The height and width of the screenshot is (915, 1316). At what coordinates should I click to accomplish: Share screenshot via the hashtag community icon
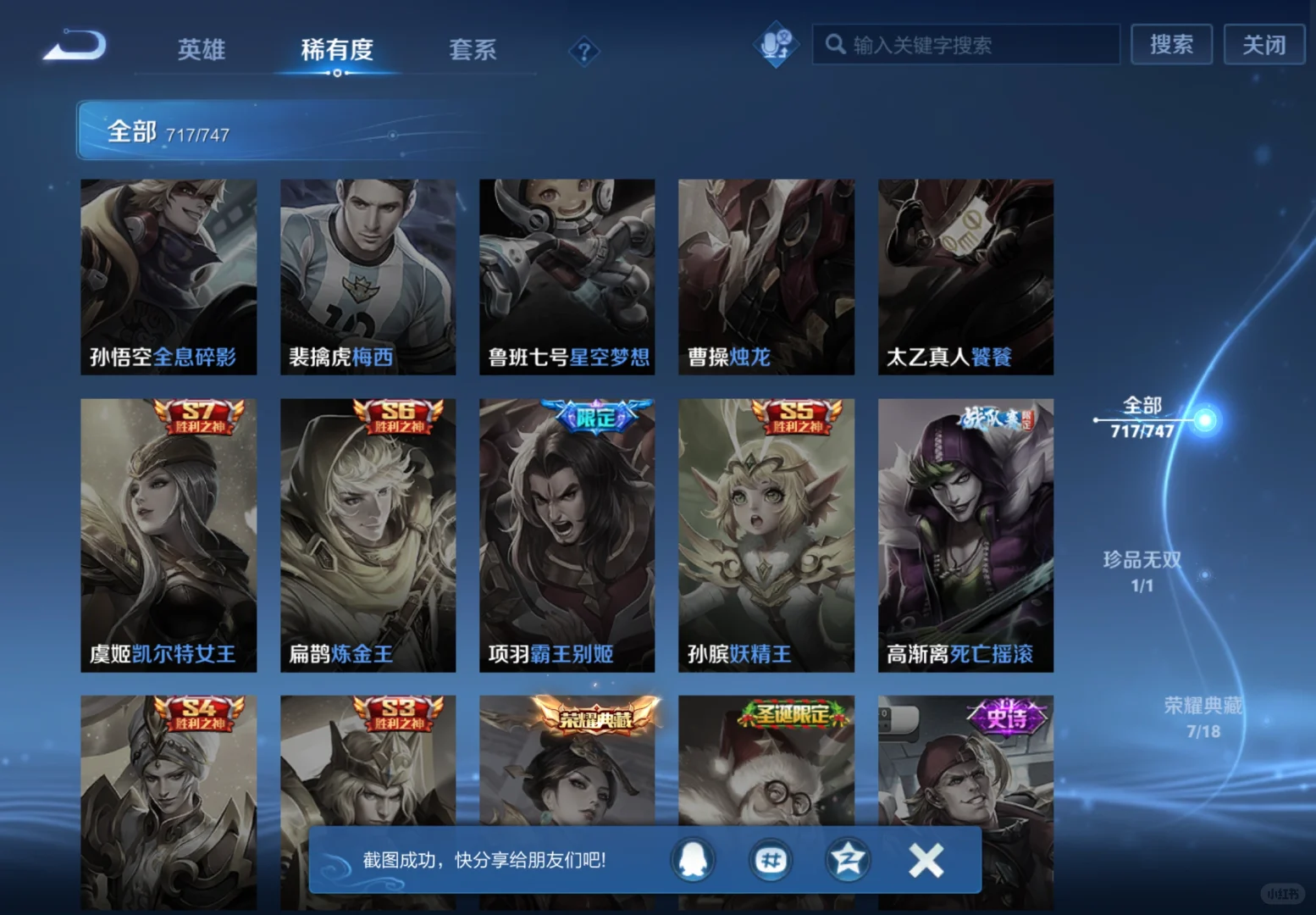tap(770, 860)
